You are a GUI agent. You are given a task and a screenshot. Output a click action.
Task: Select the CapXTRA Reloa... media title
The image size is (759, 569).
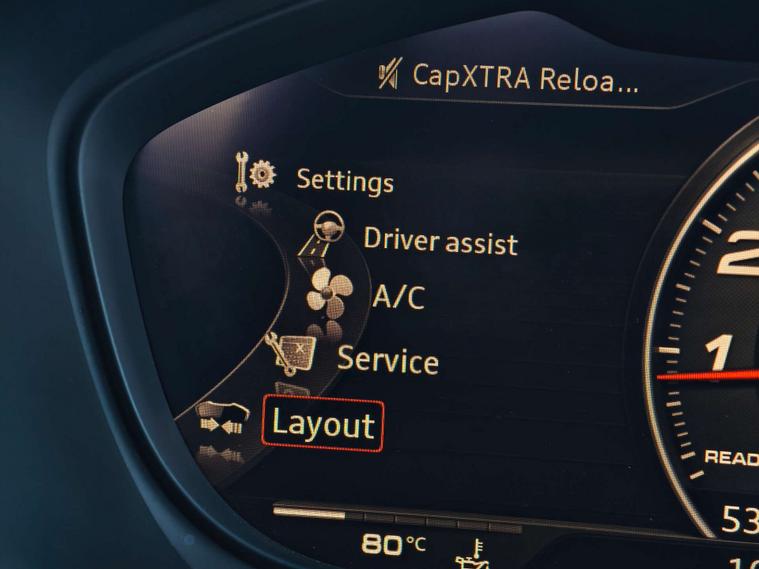click(524, 79)
